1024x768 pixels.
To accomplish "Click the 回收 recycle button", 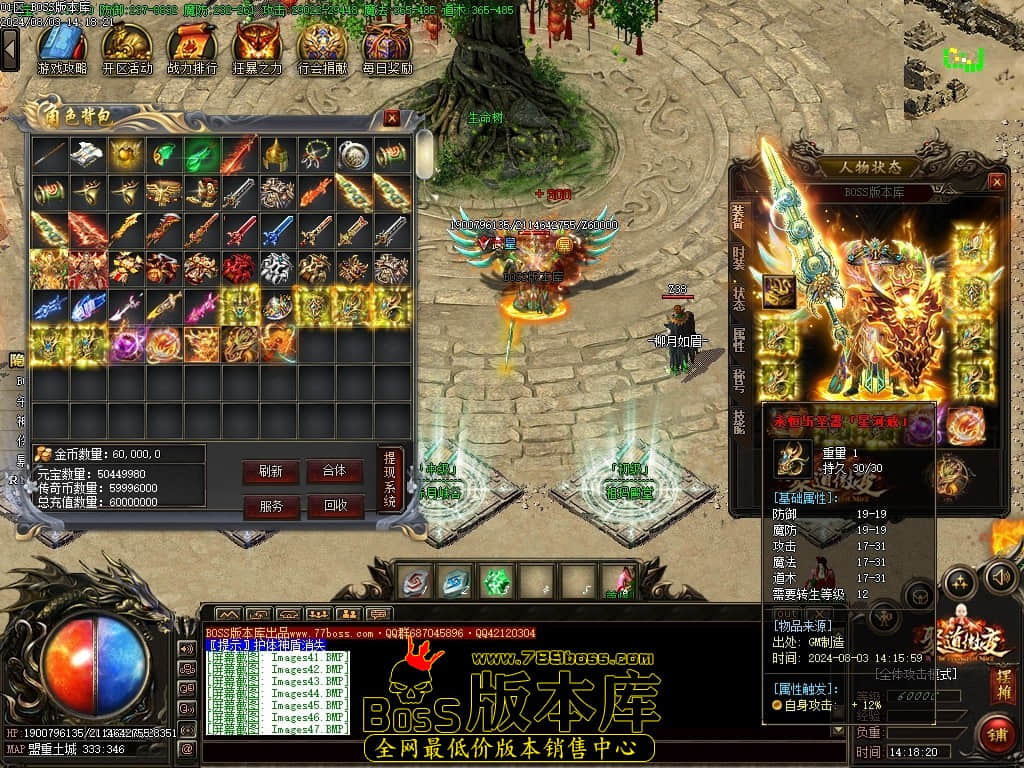I will coord(335,506).
